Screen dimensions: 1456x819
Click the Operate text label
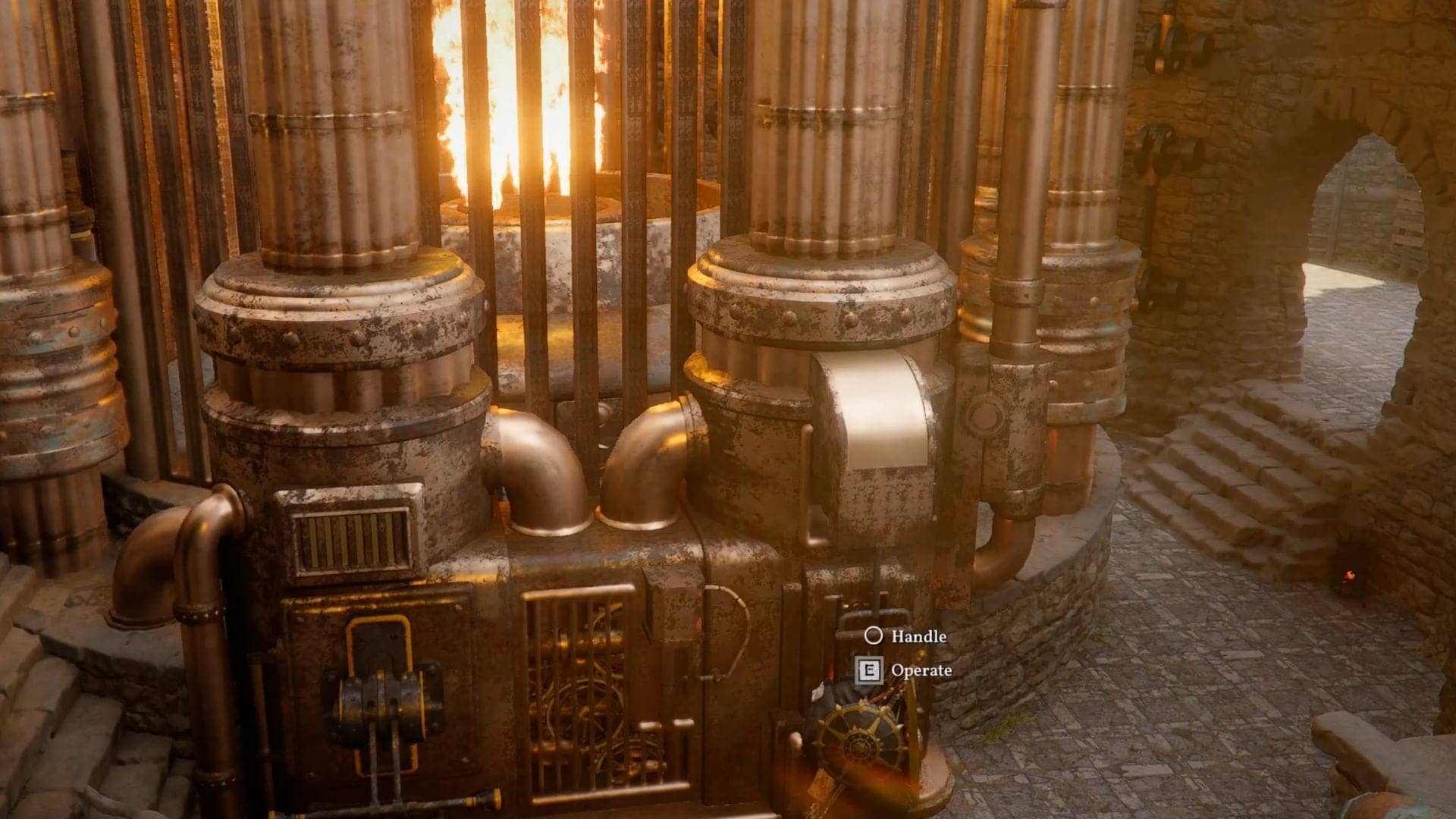(921, 671)
